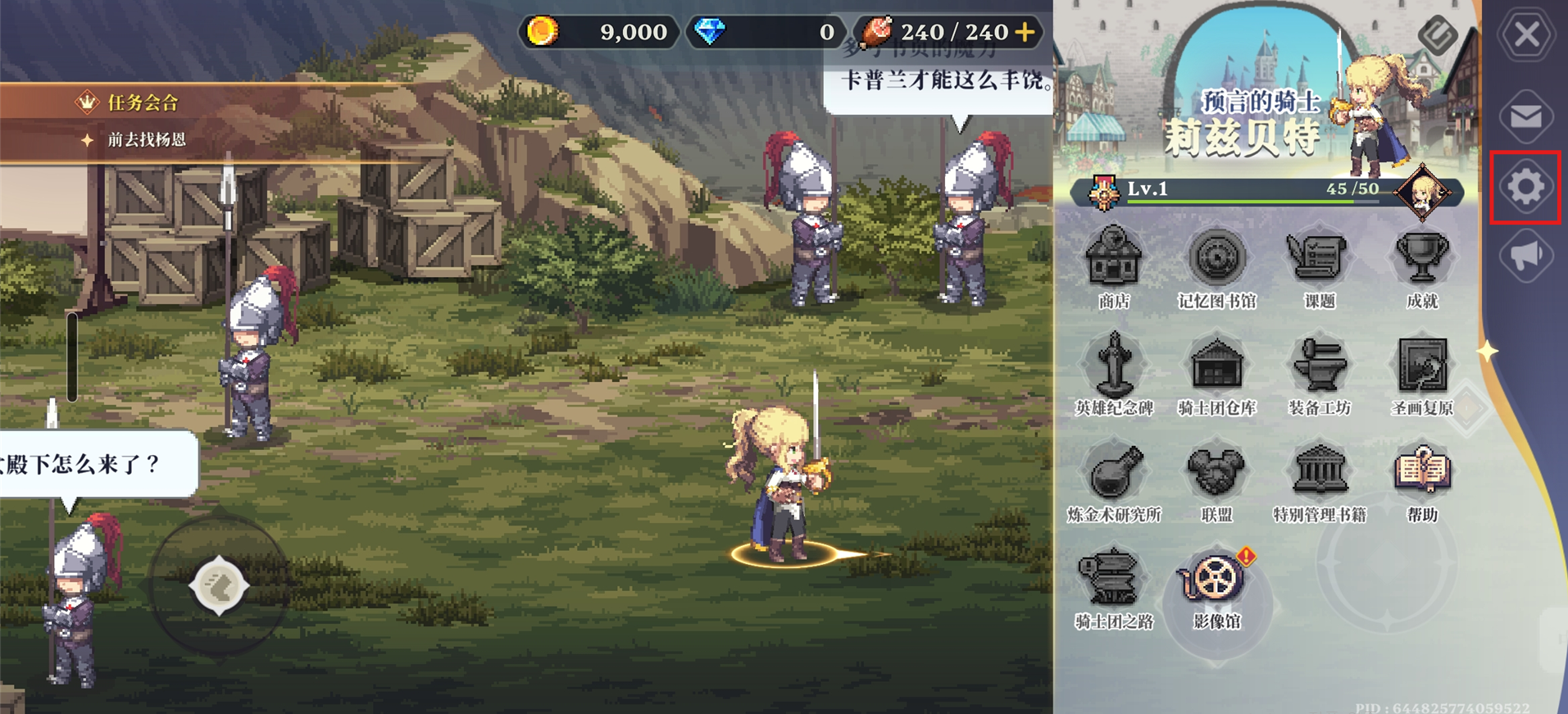This screenshot has height=714, width=1568.
Task: Open the 联盟 alliance handshake icon
Action: pos(1216,474)
